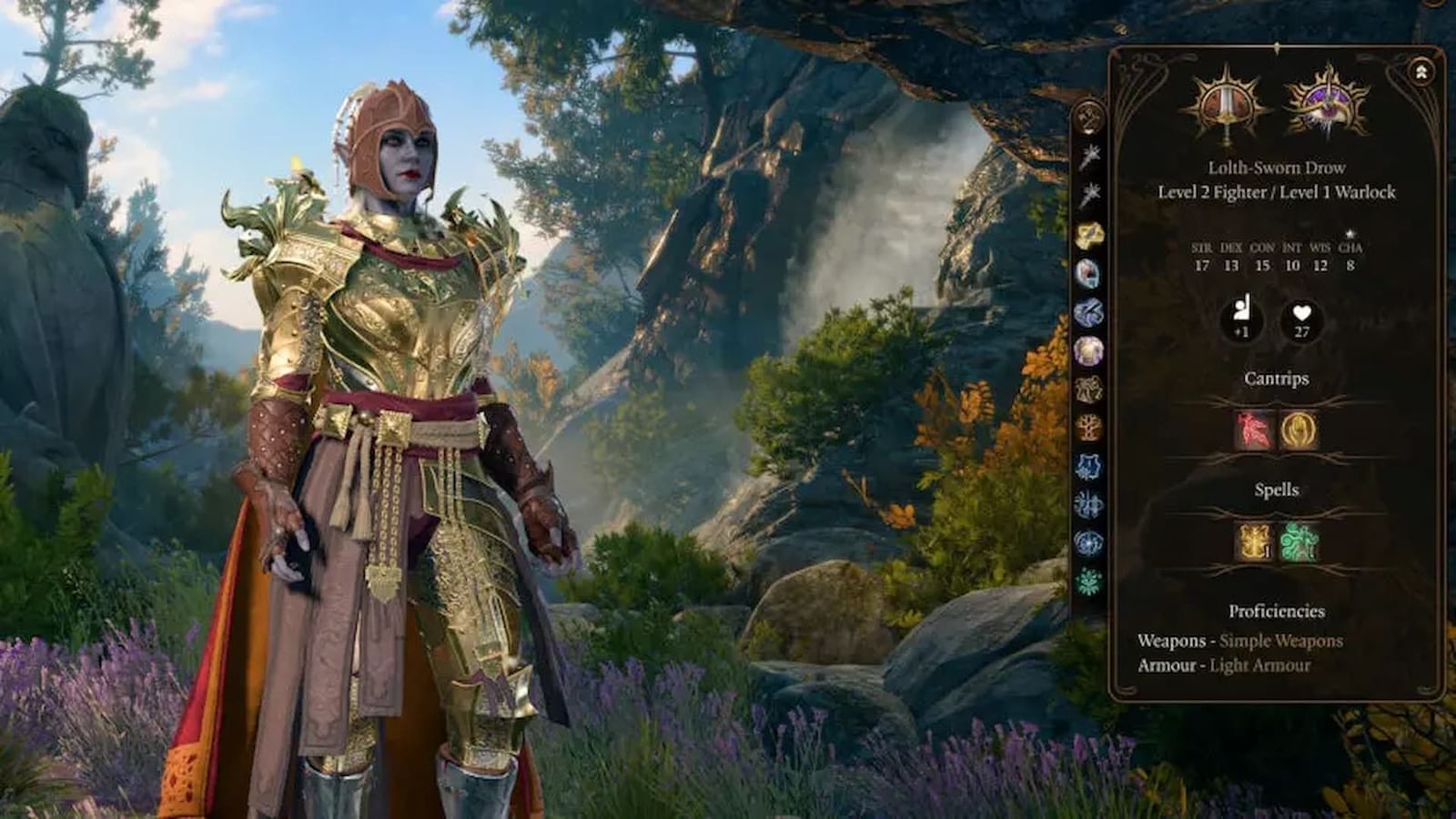Click the heart hit points badge
The width and height of the screenshot is (1456, 819).
point(1301,320)
